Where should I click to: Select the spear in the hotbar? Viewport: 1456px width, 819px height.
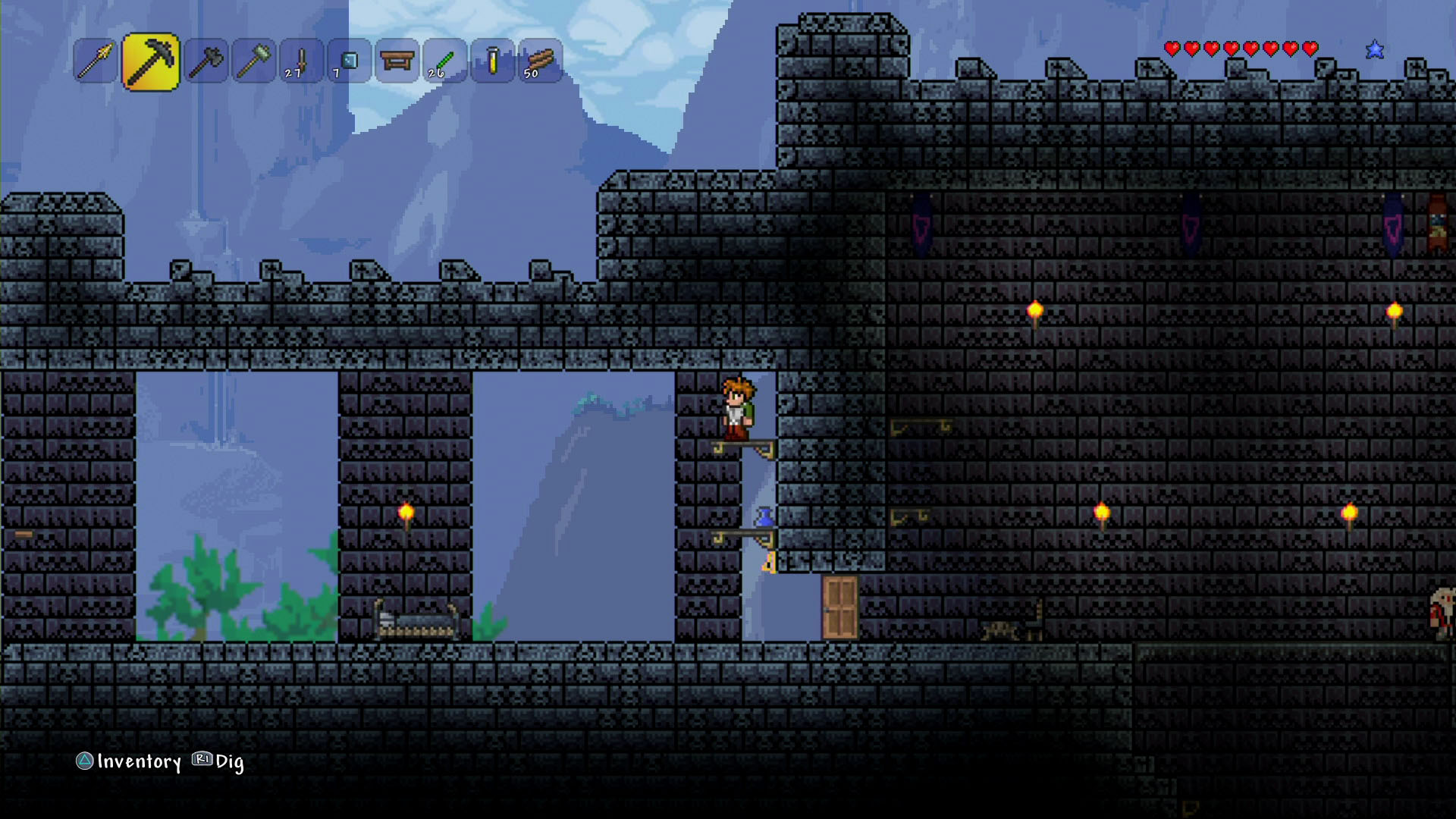pyautogui.click(x=96, y=61)
